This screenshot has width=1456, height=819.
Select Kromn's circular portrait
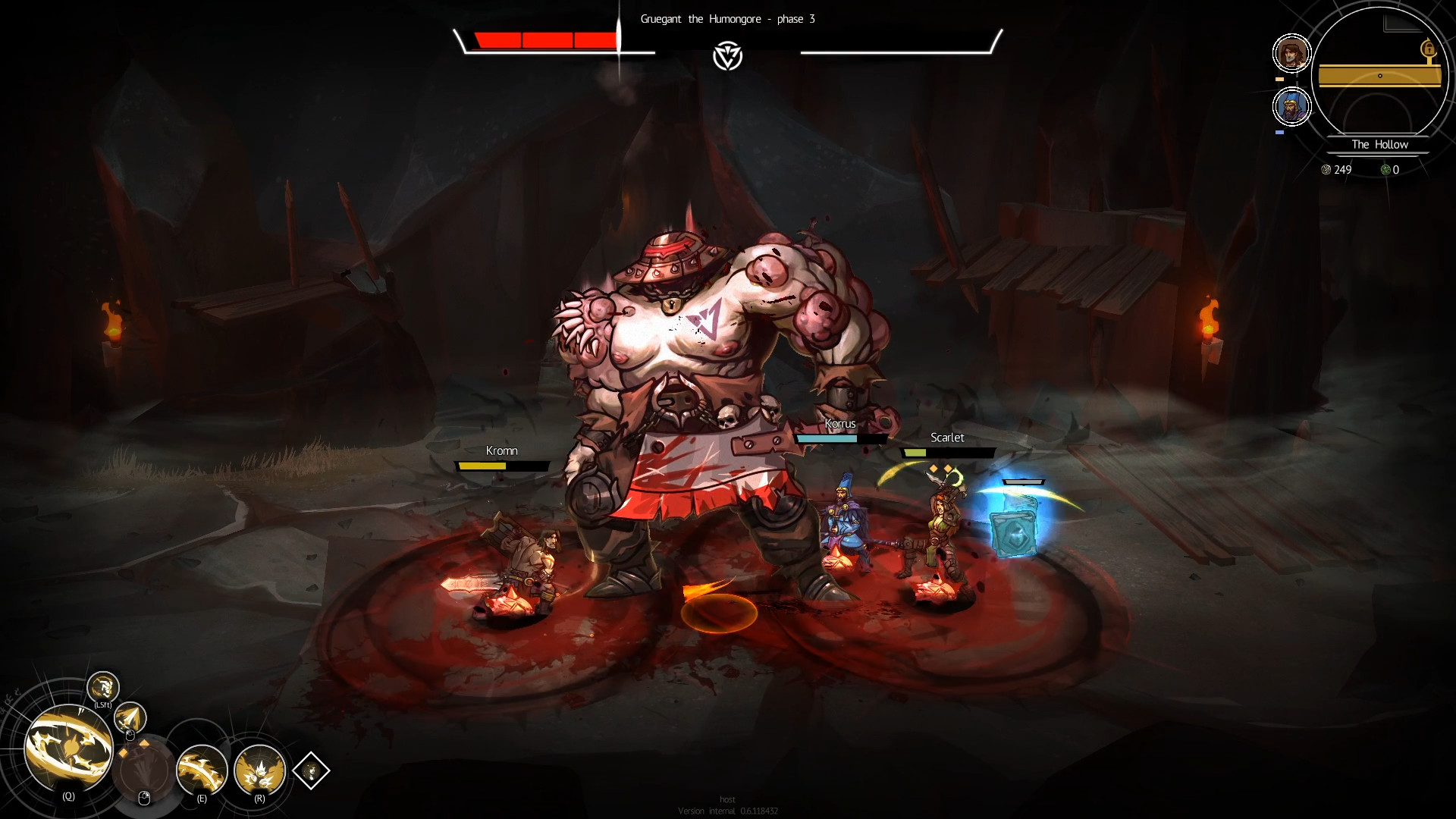tap(1291, 52)
